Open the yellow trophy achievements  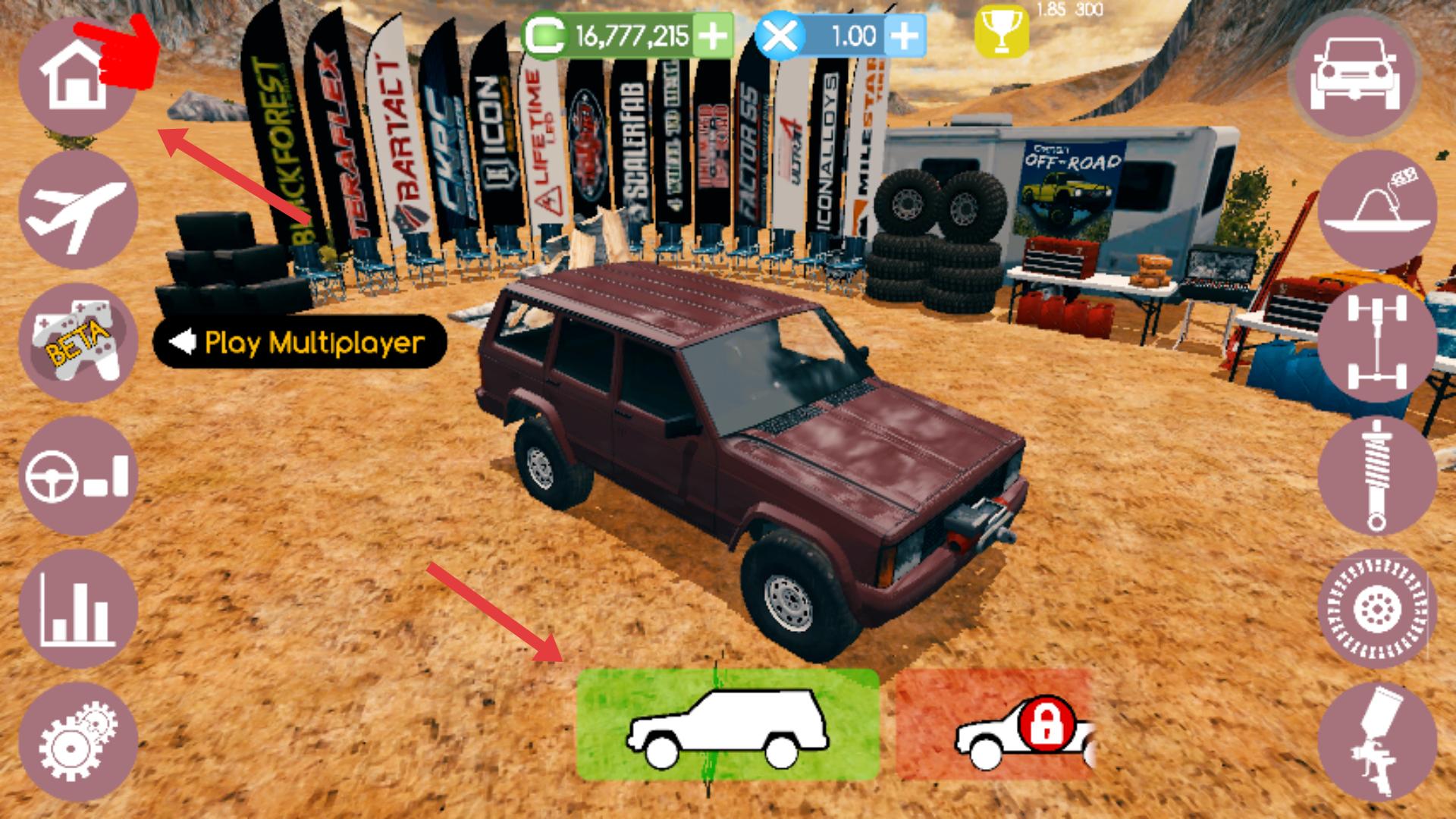(1001, 32)
